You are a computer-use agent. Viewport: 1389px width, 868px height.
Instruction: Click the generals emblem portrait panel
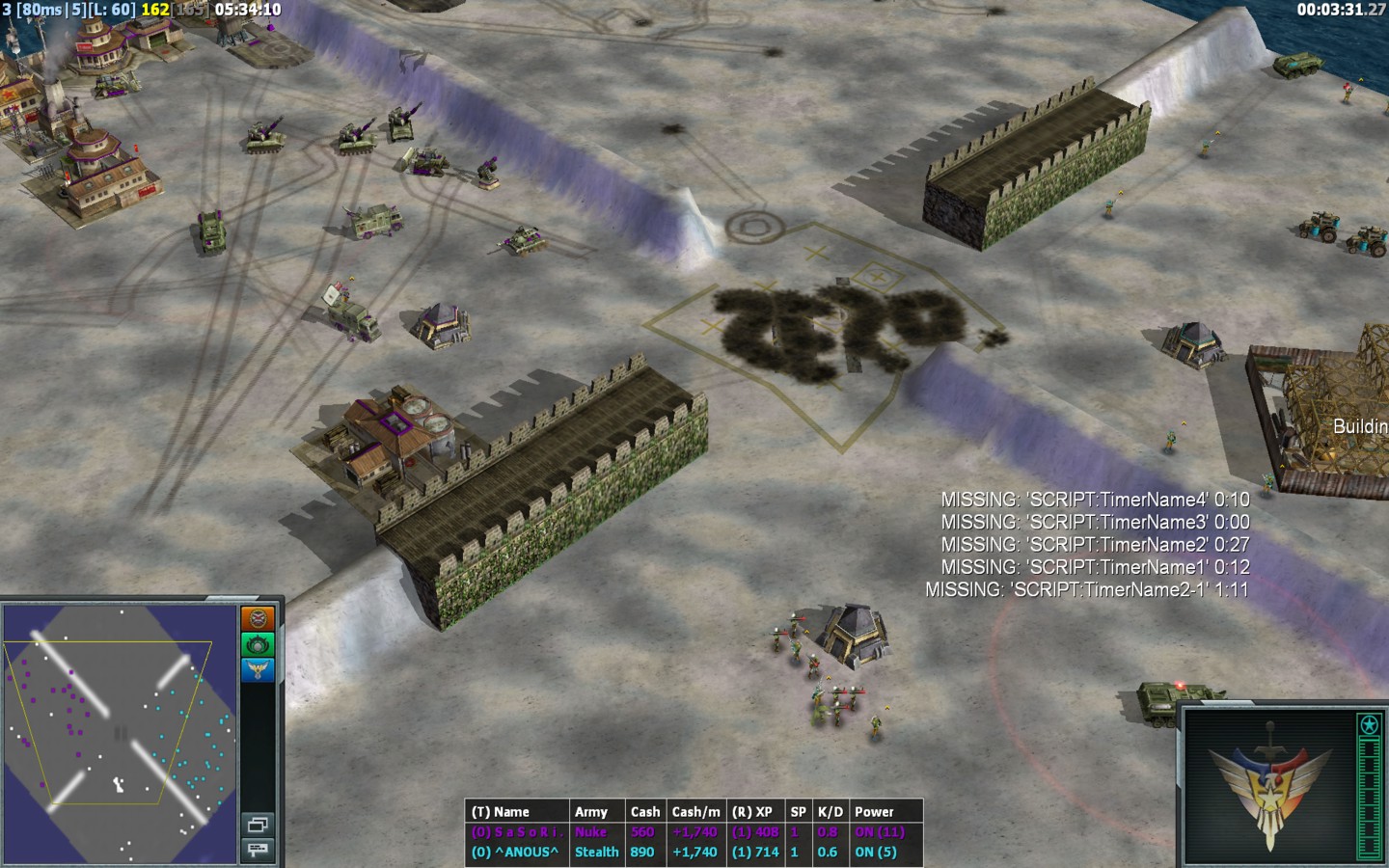pyautogui.click(x=1267, y=787)
